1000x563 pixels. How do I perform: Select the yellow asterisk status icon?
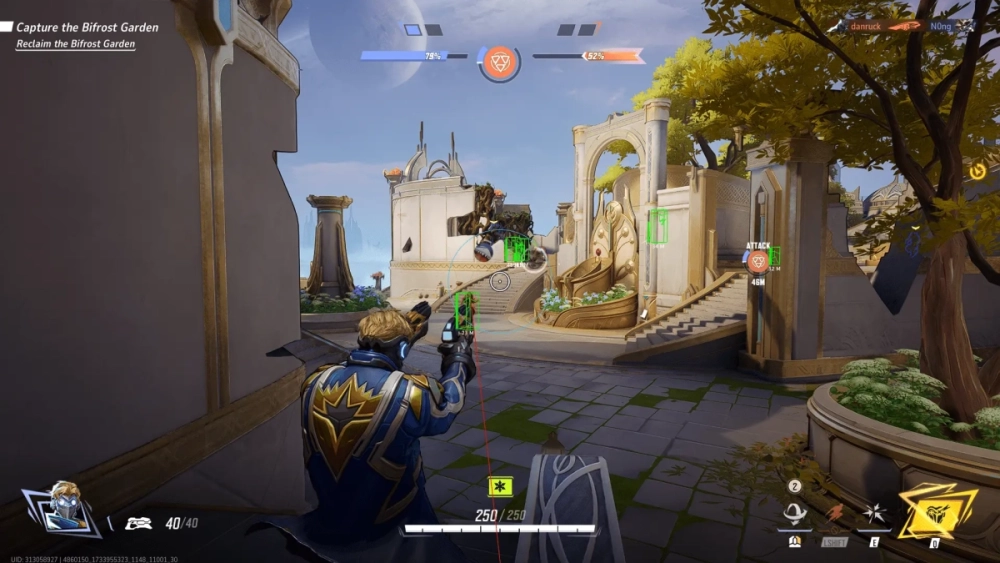click(500, 487)
